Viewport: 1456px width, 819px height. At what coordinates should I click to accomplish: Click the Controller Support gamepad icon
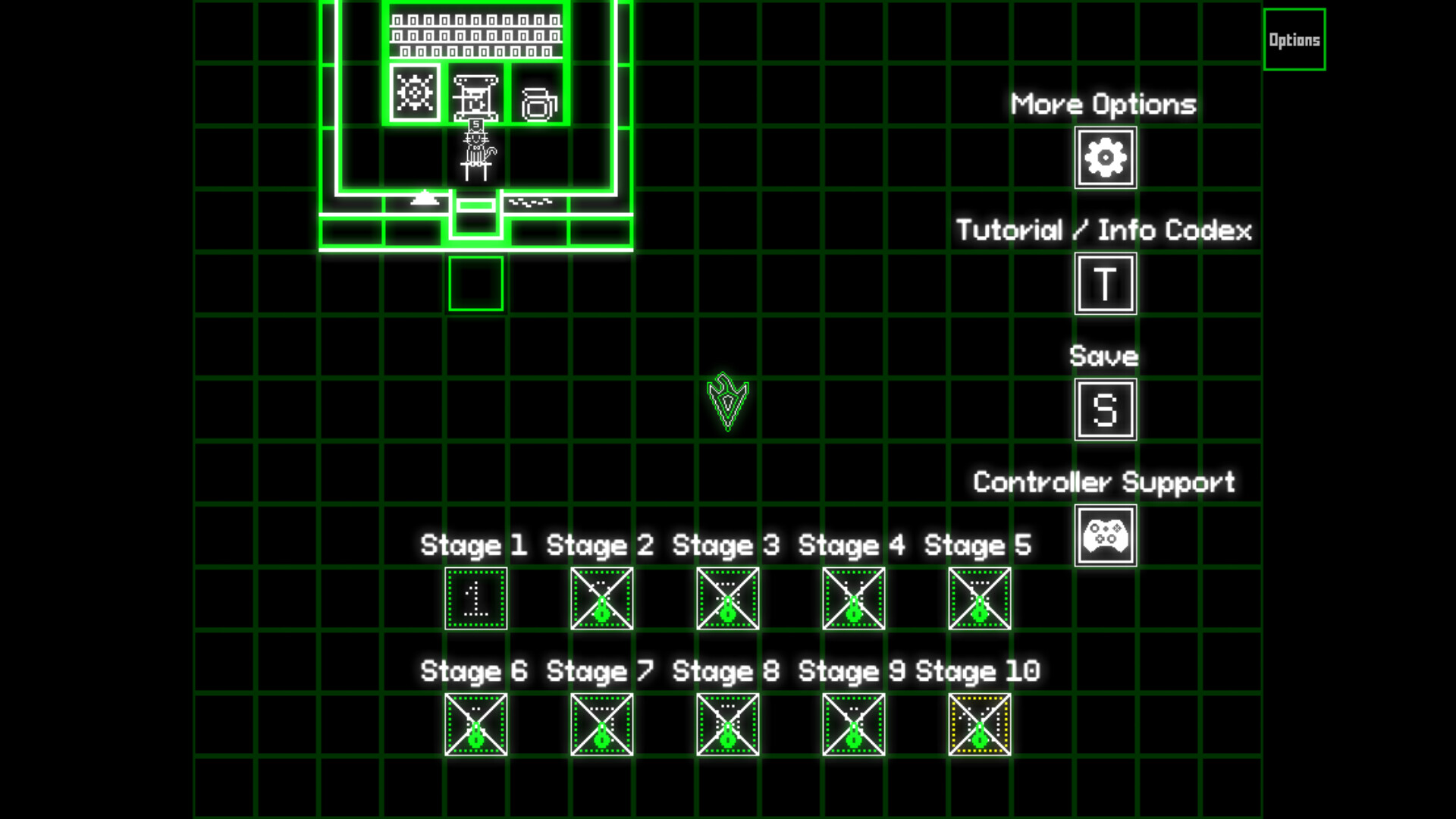pos(1105,535)
